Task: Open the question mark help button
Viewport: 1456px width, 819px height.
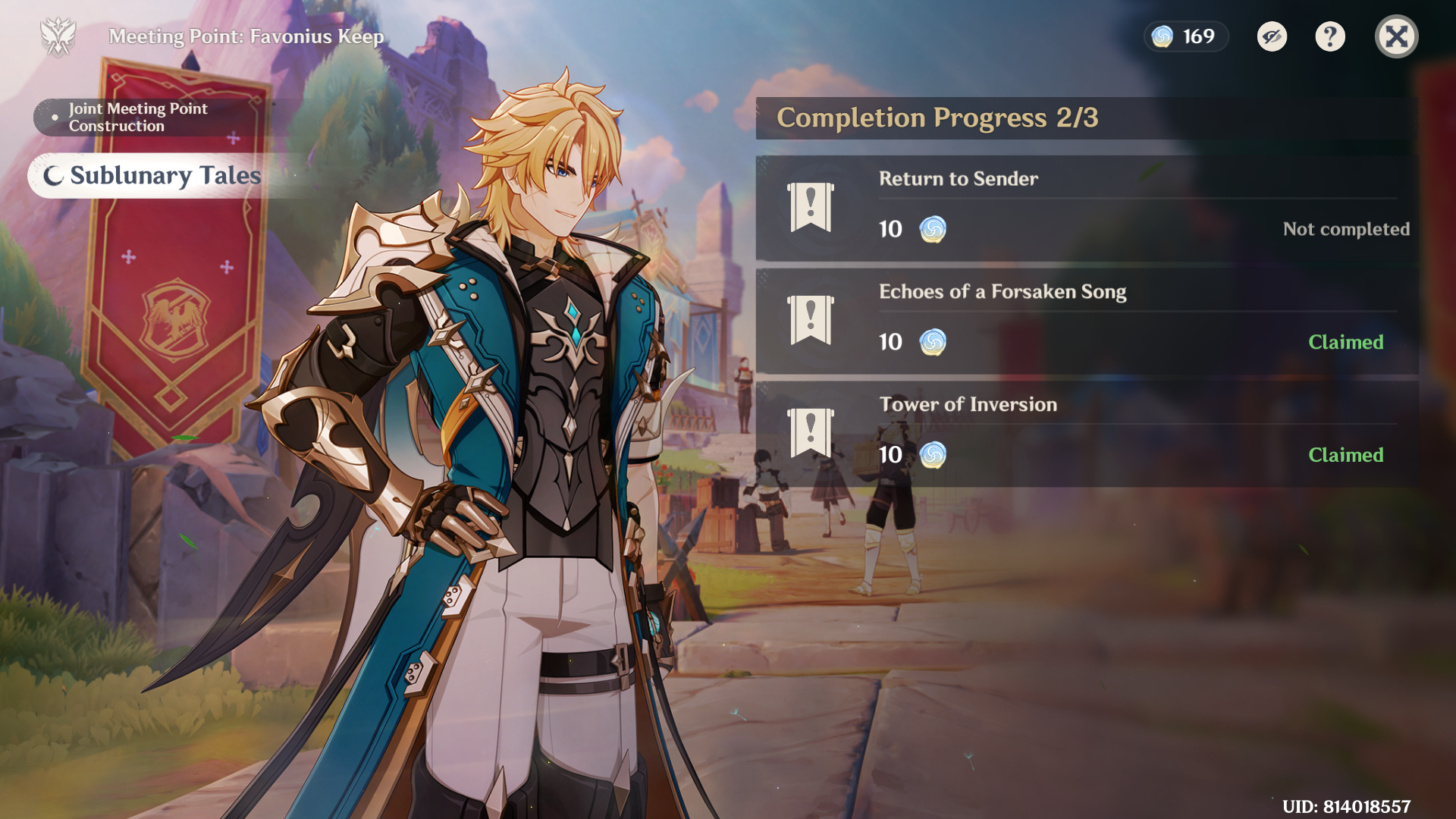Action: click(1329, 36)
